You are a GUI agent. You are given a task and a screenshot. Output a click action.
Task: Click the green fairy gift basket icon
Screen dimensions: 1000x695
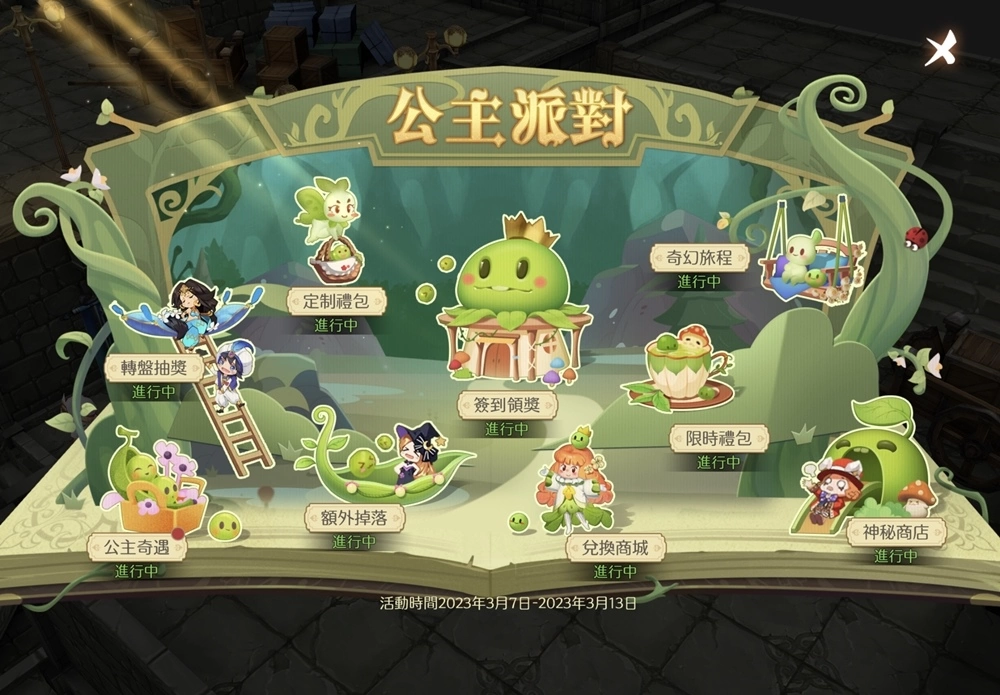pyautogui.click(x=332, y=230)
